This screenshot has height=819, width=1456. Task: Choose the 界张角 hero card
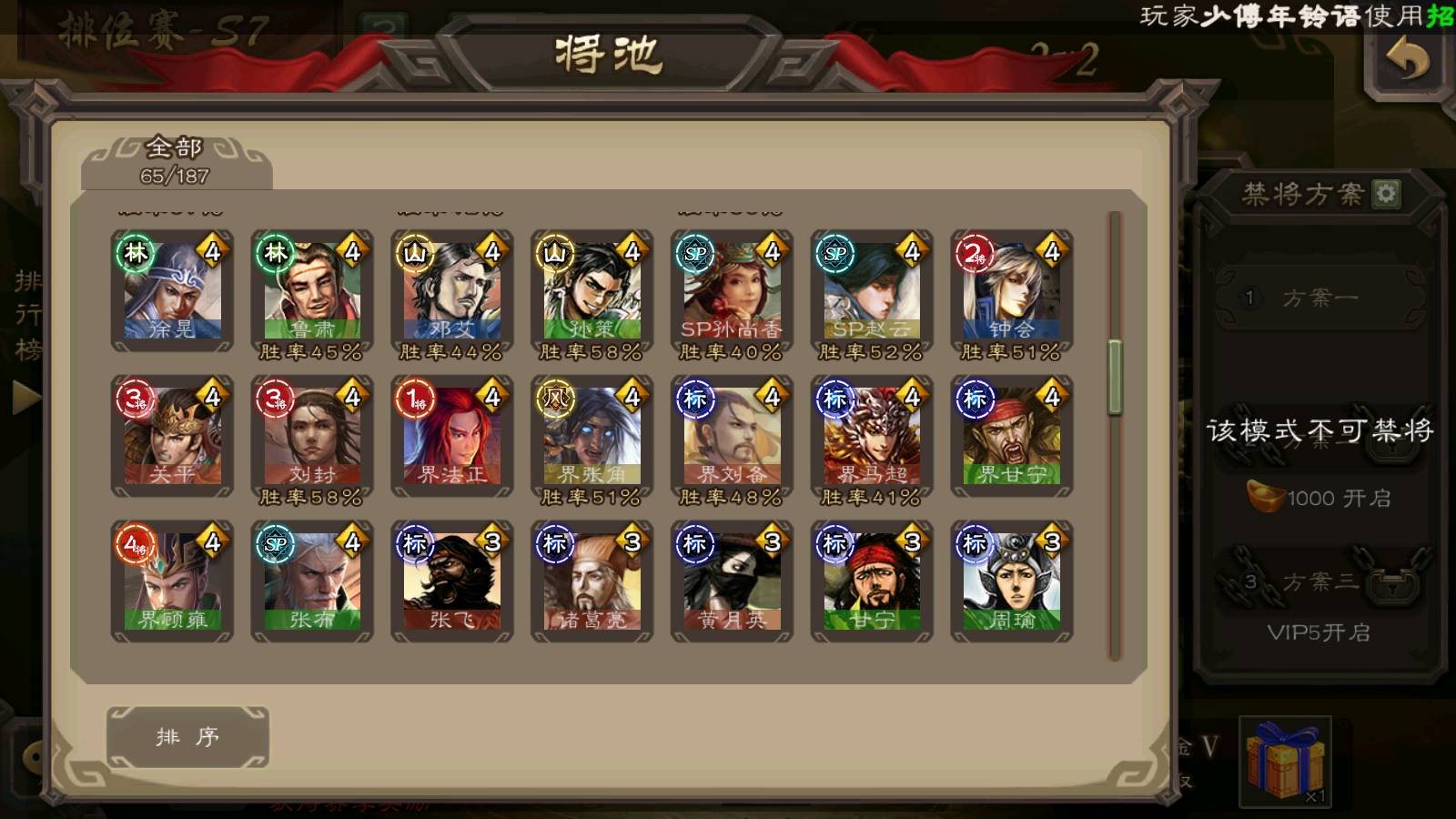pos(592,437)
